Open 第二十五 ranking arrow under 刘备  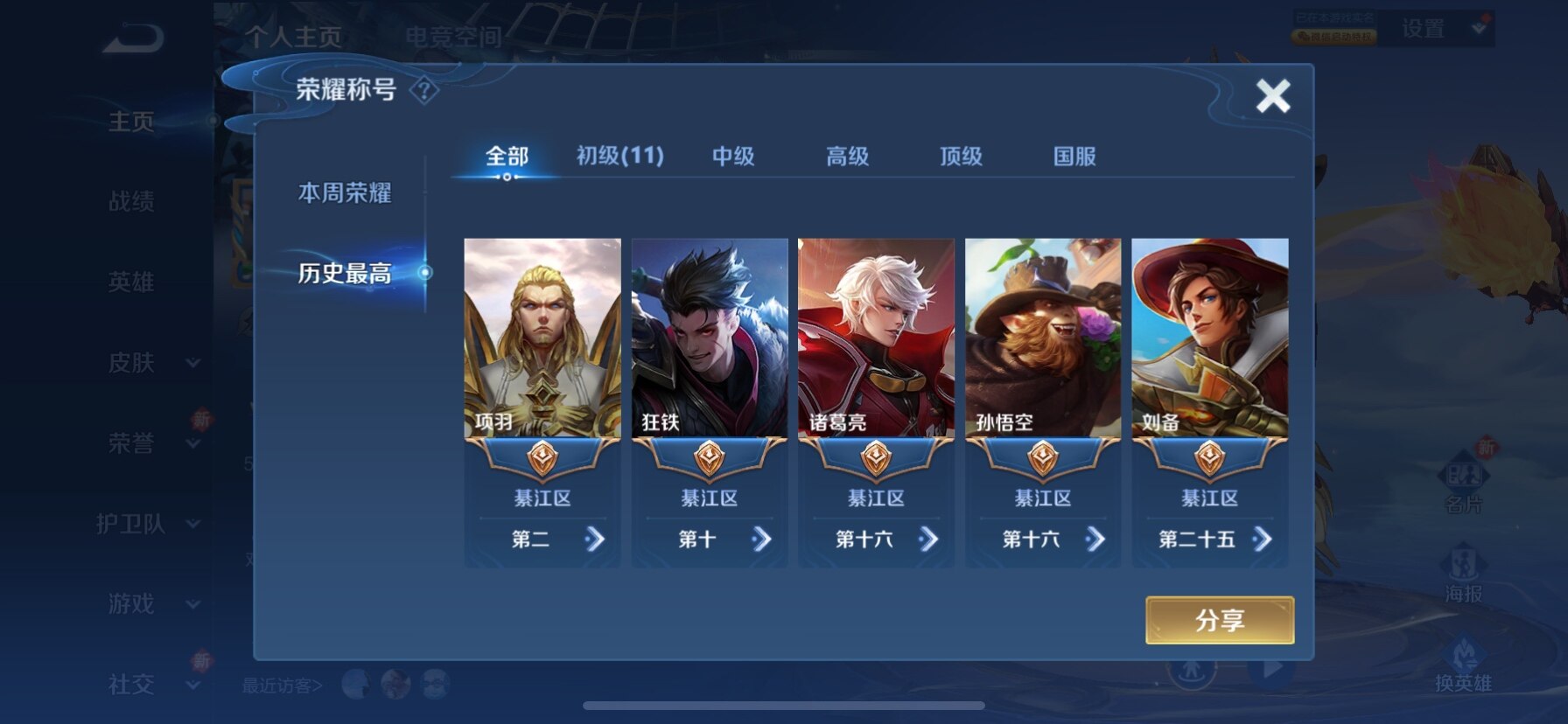pyautogui.click(x=1262, y=540)
